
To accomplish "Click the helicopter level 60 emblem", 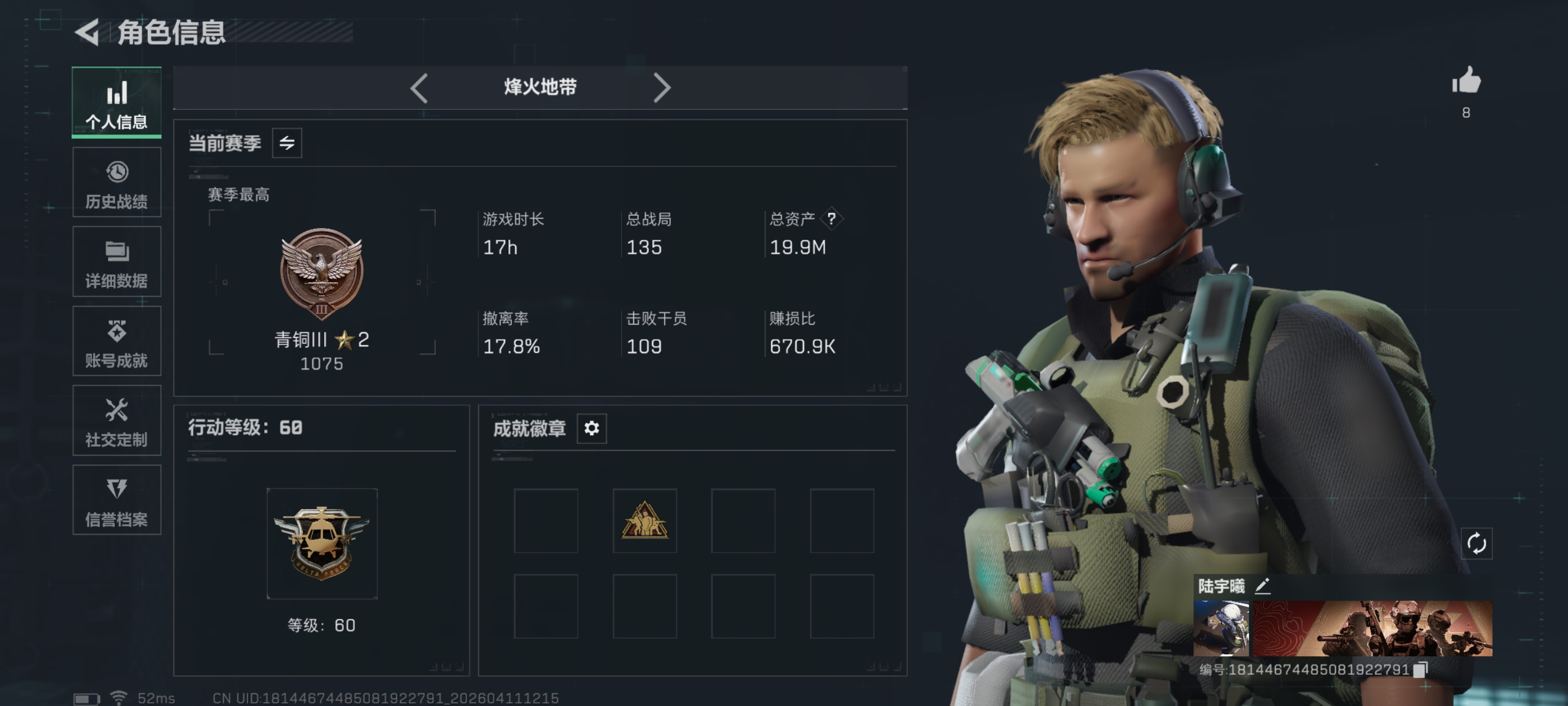I will (x=321, y=543).
